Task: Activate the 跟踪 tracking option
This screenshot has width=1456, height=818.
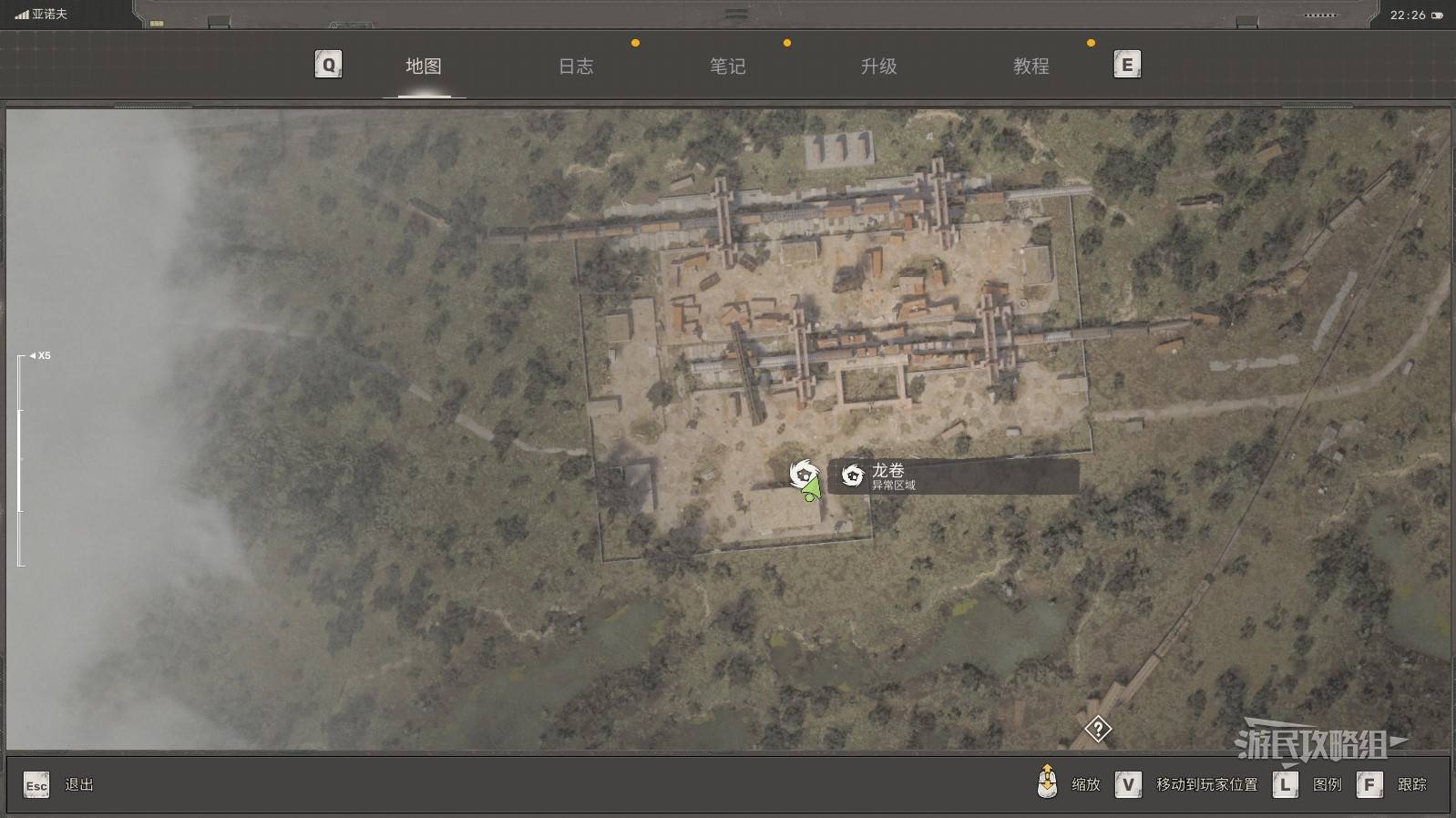Action: pyautogui.click(x=1410, y=784)
